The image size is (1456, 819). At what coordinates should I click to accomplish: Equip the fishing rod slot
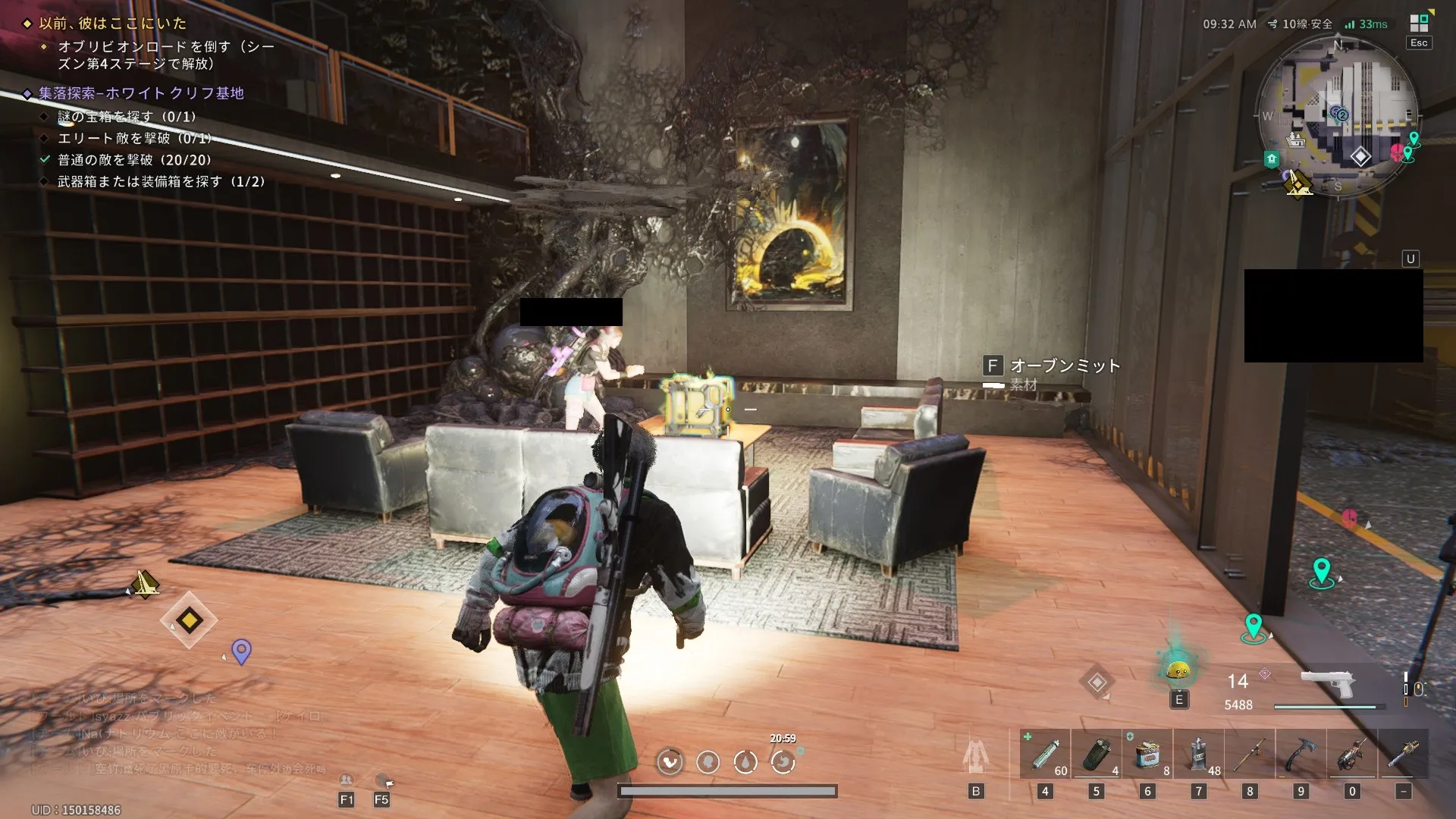1250,754
